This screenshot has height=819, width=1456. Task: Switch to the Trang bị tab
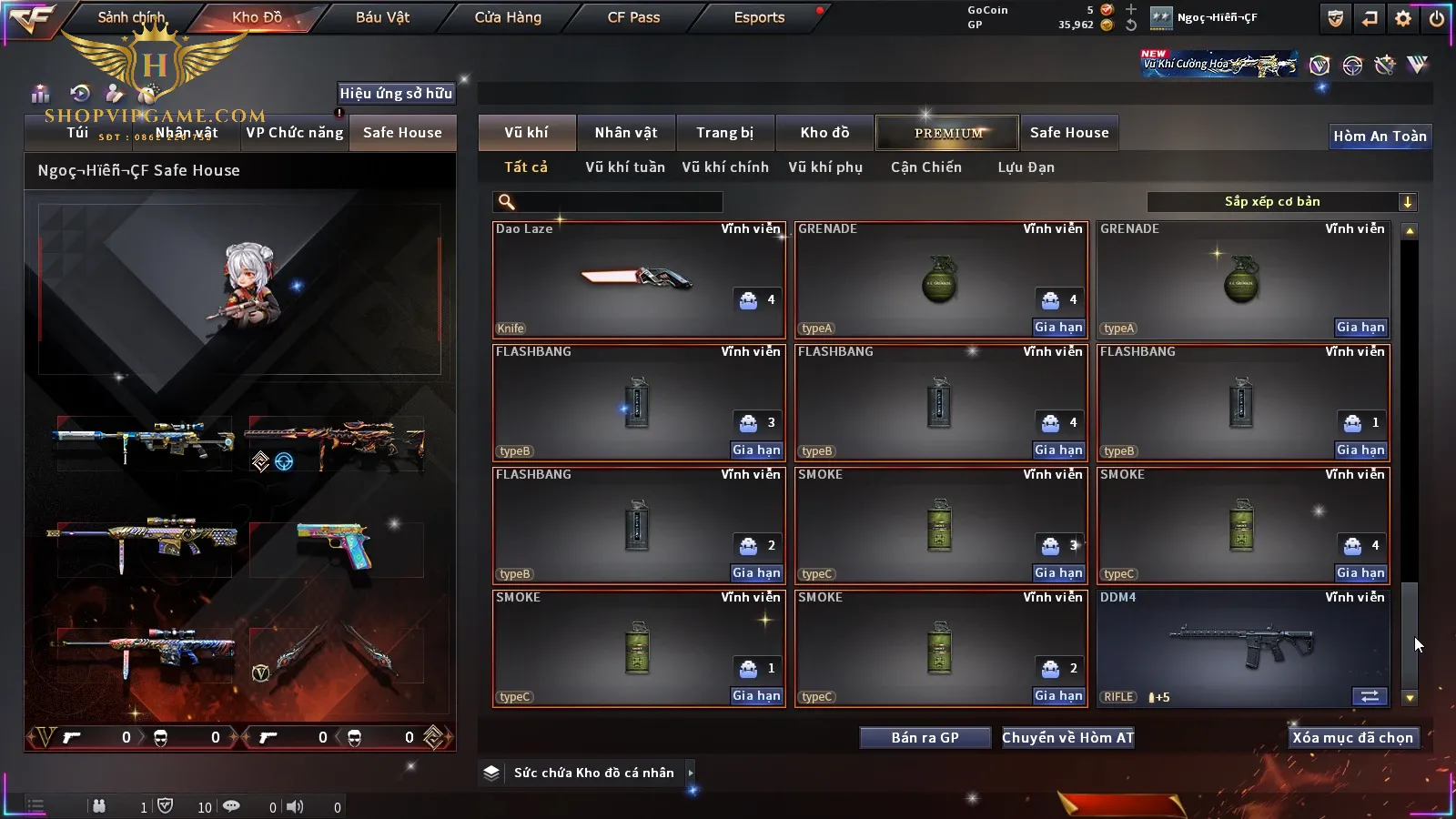tap(724, 133)
